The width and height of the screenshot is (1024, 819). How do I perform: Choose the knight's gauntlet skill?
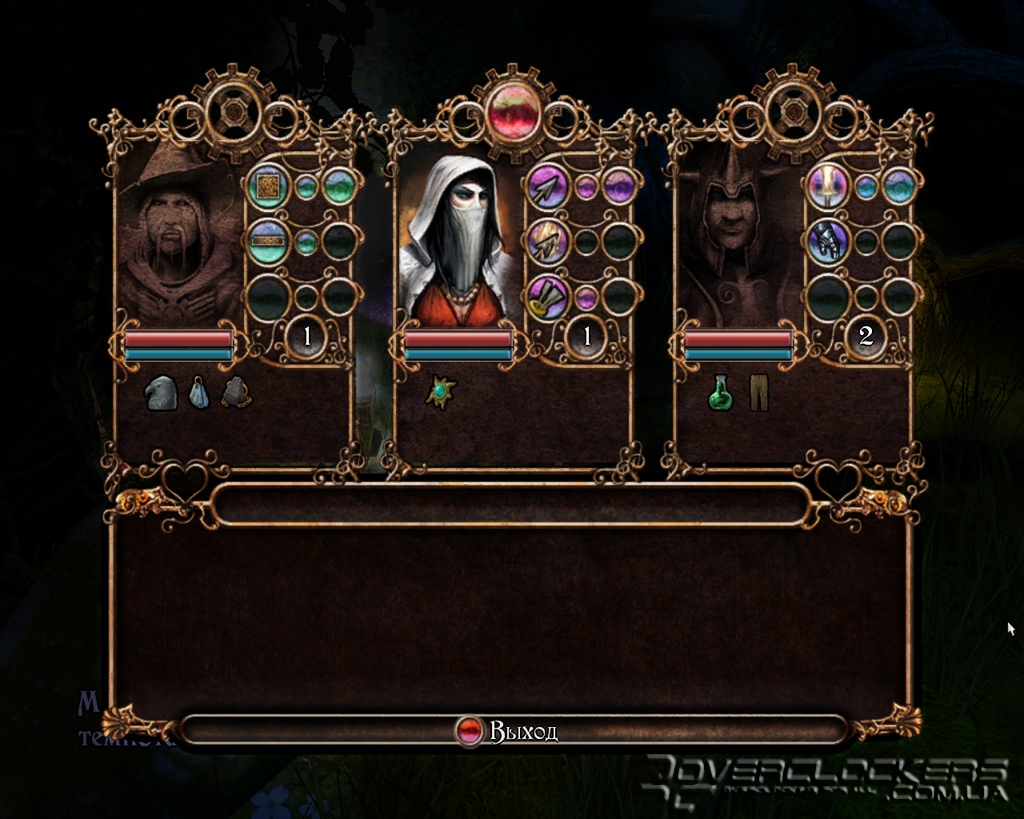click(x=828, y=241)
